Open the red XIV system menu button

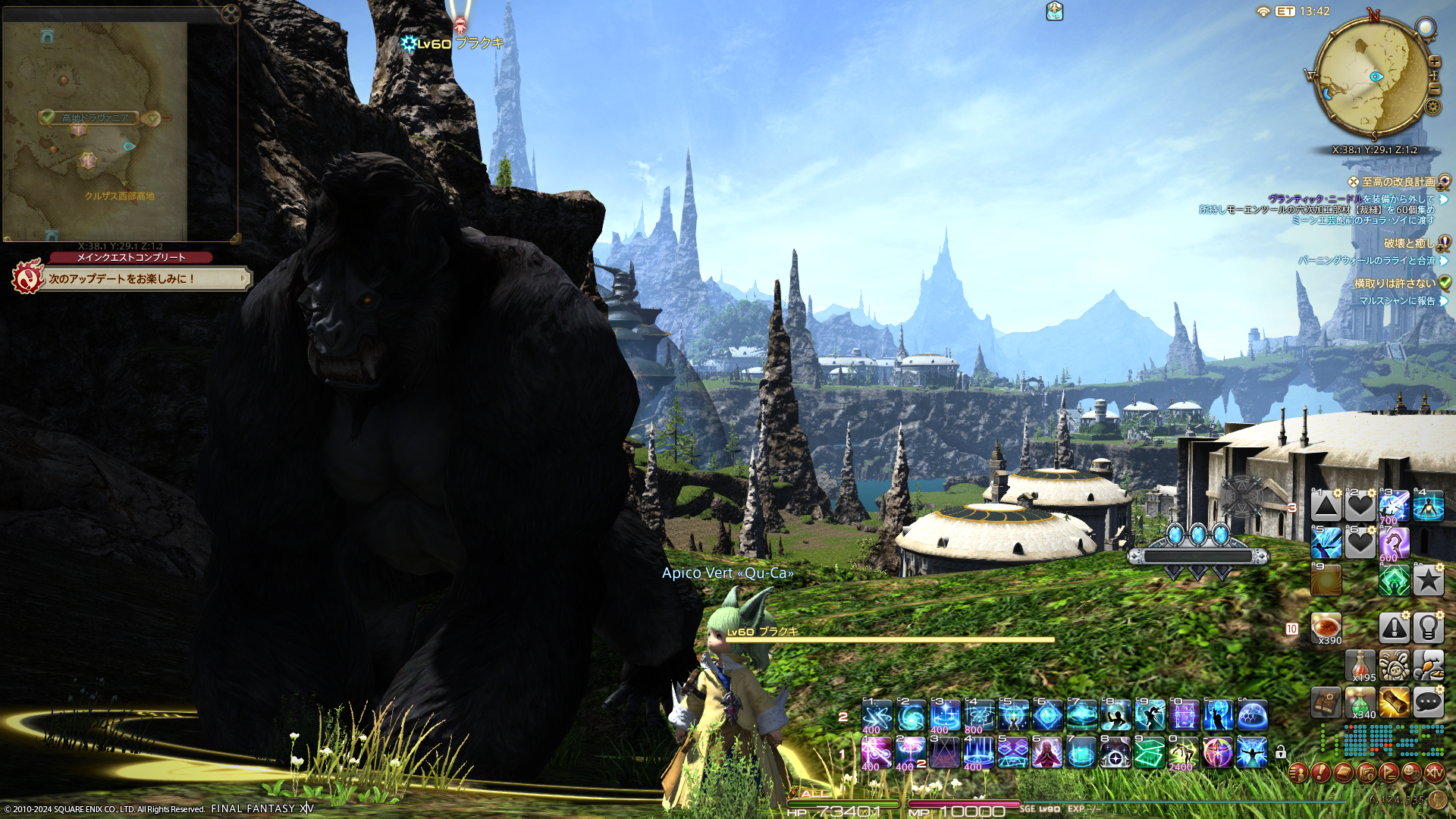pyautogui.click(x=1434, y=773)
